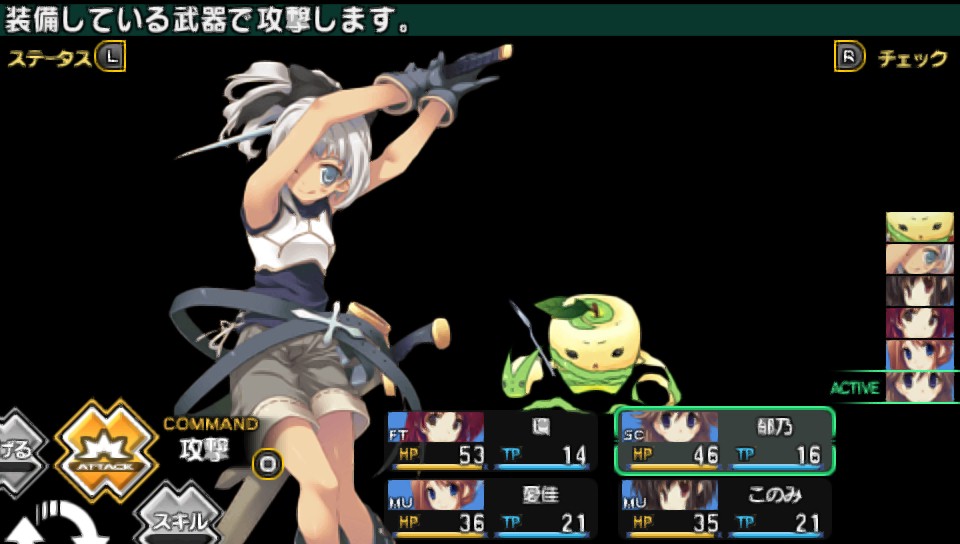This screenshot has height=544, width=960.
Task: Select the FT party member with 53 HP
Action: coord(492,440)
